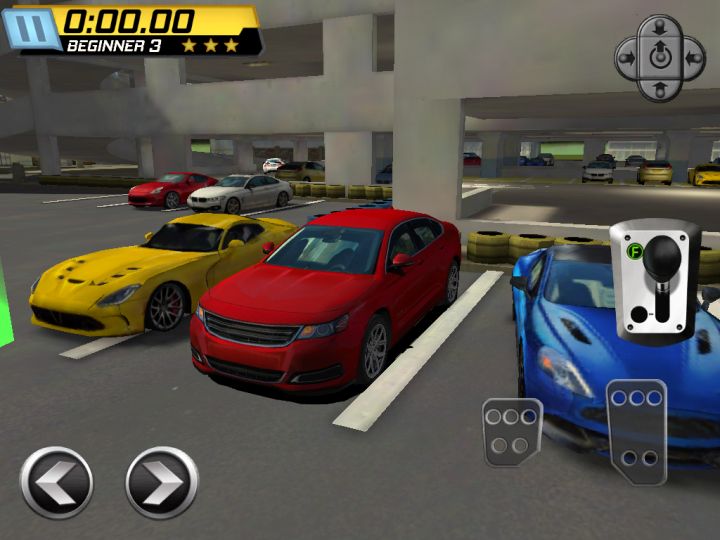Steer left with the left arrow button
The height and width of the screenshot is (540, 720).
click(56, 482)
